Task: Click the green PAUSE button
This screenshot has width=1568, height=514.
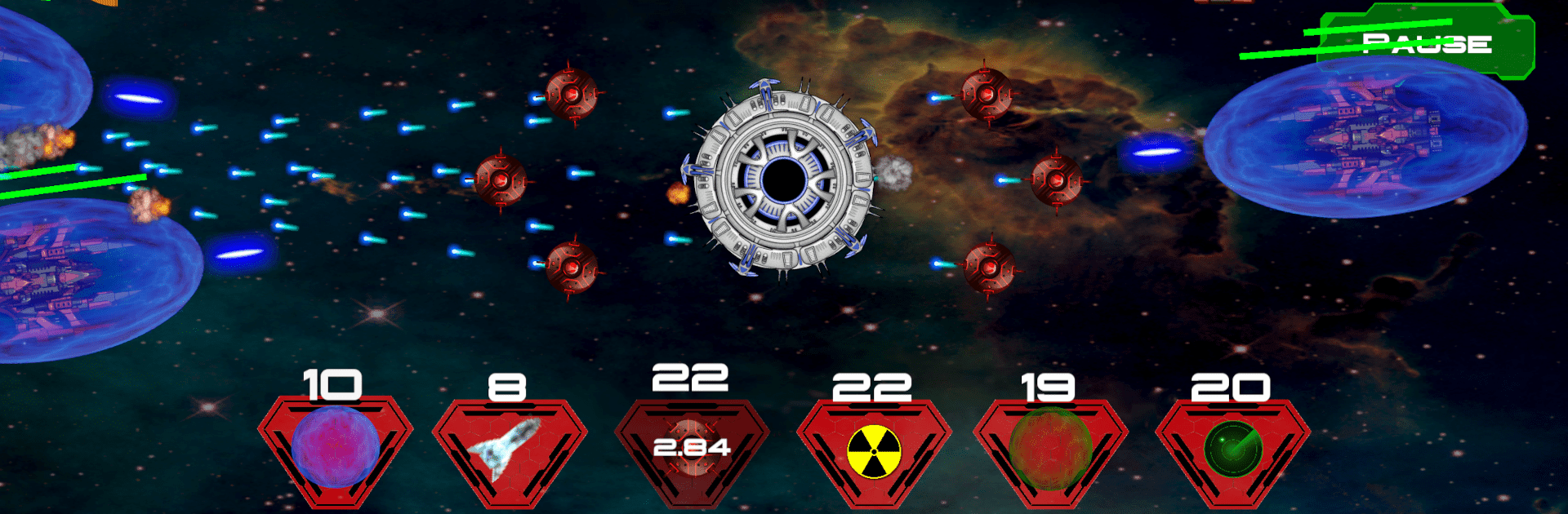Action: (1427, 42)
